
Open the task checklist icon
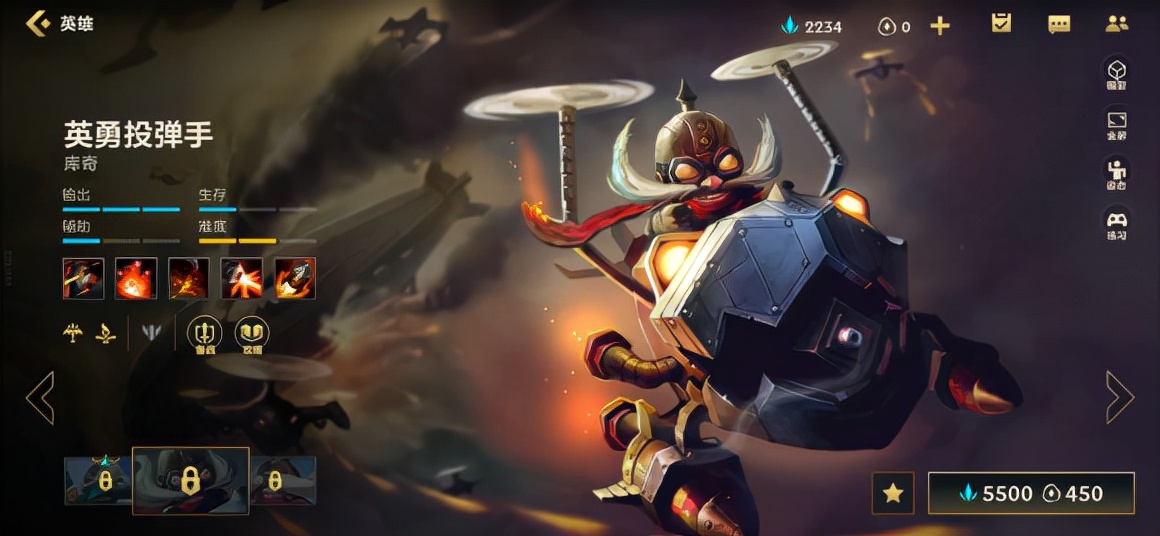(x=1001, y=23)
